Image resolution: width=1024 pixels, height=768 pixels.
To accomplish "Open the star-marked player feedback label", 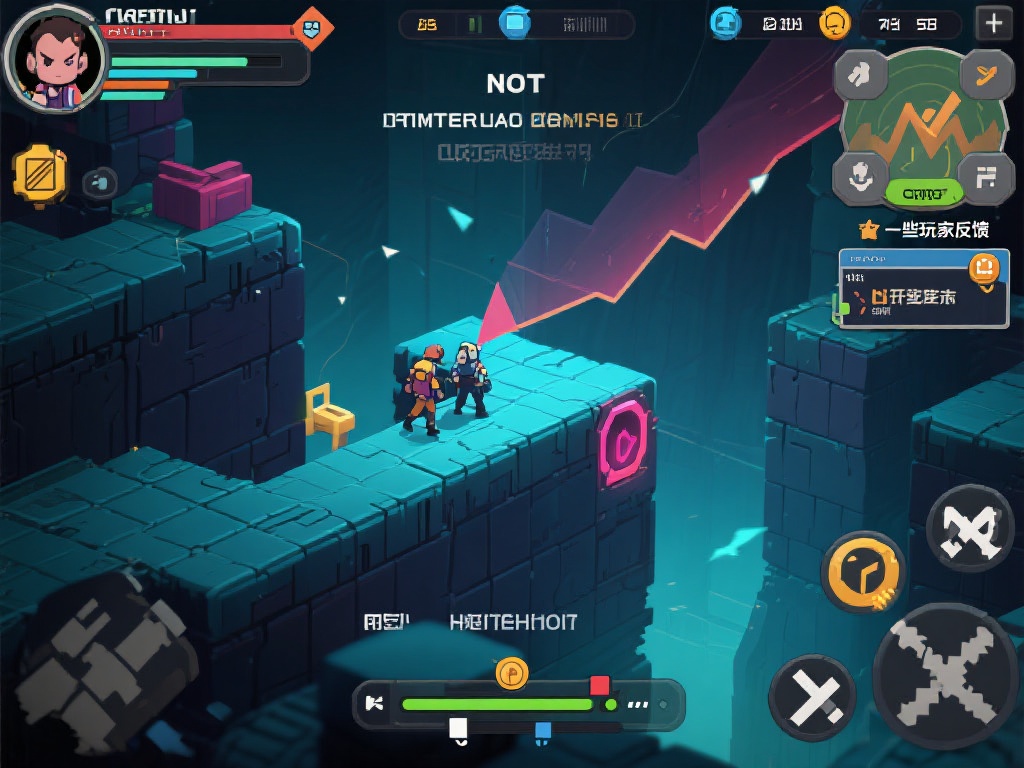I will click(x=924, y=230).
